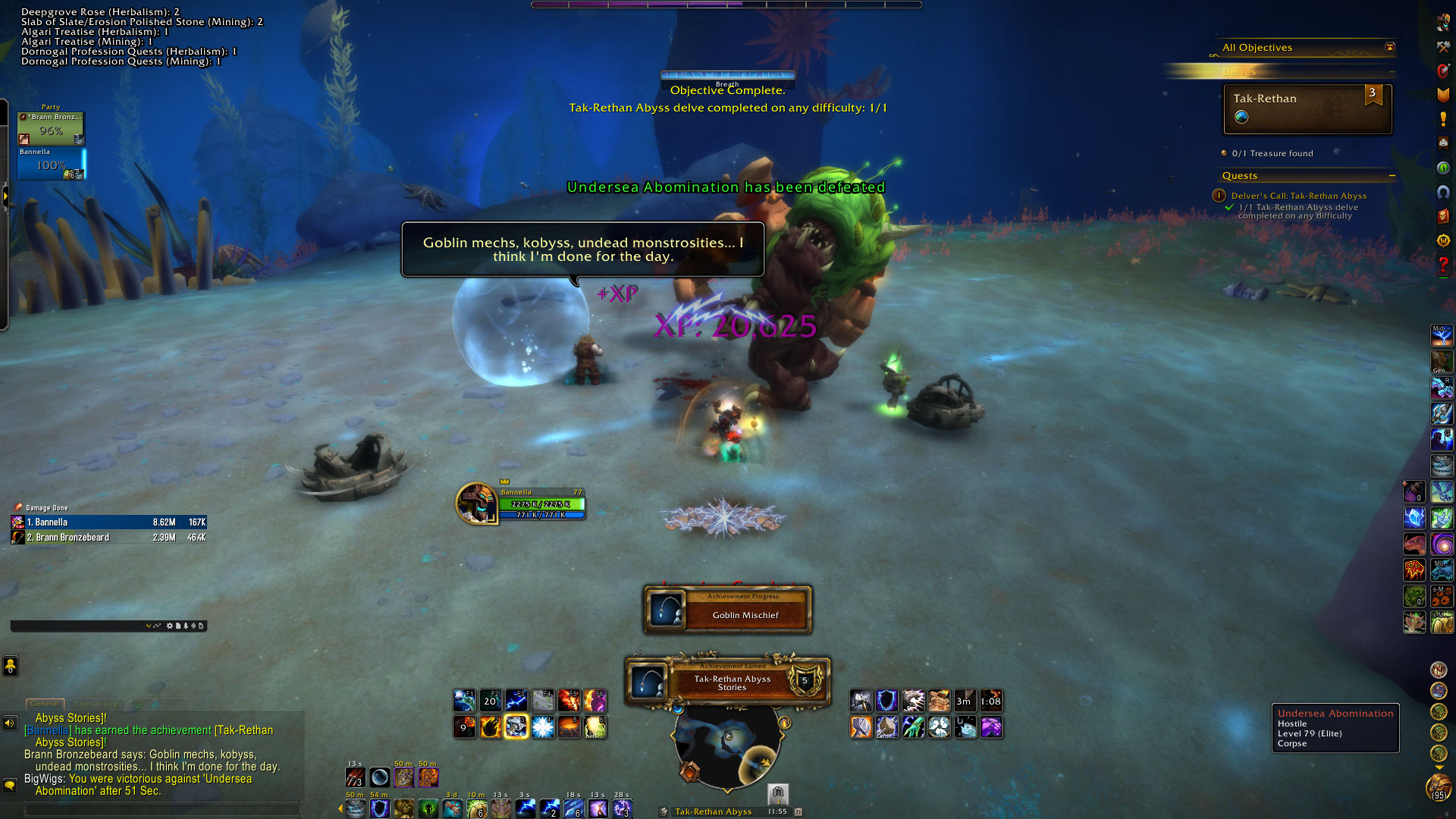Switch to the Combat Log tab
Viewport: 1456px width, 819px height.
[96, 704]
